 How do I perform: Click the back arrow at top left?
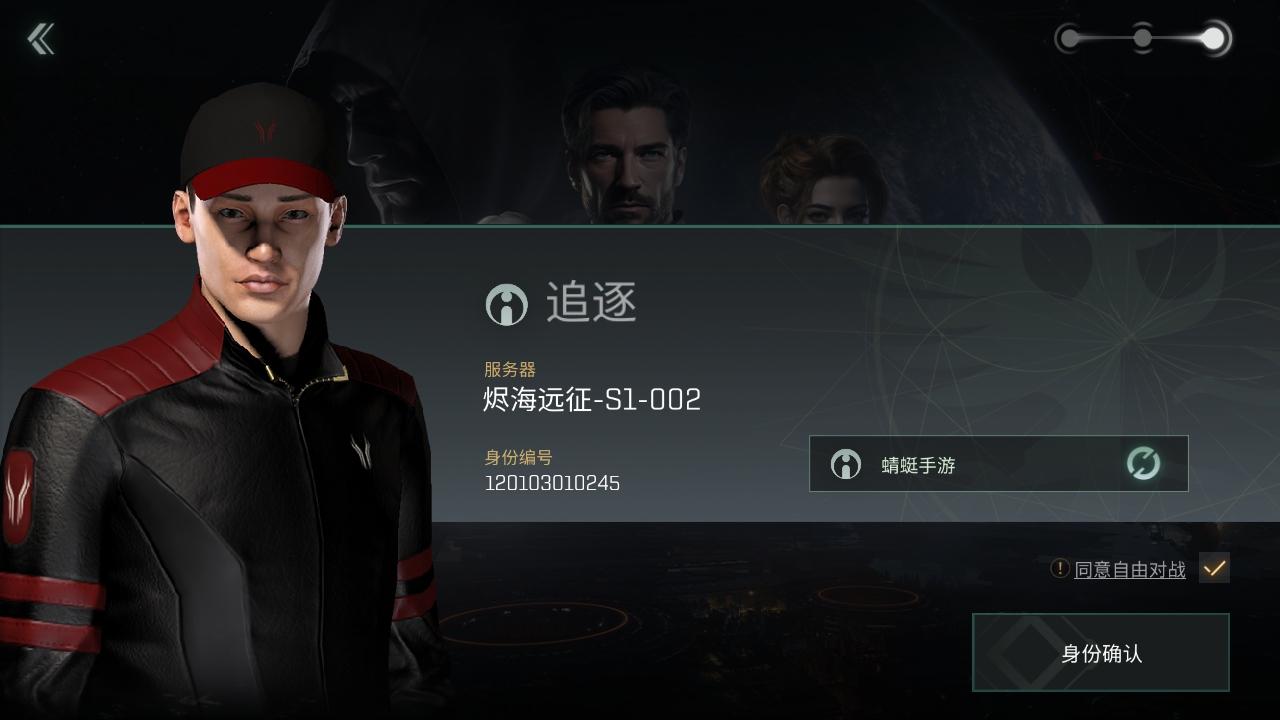pos(40,38)
